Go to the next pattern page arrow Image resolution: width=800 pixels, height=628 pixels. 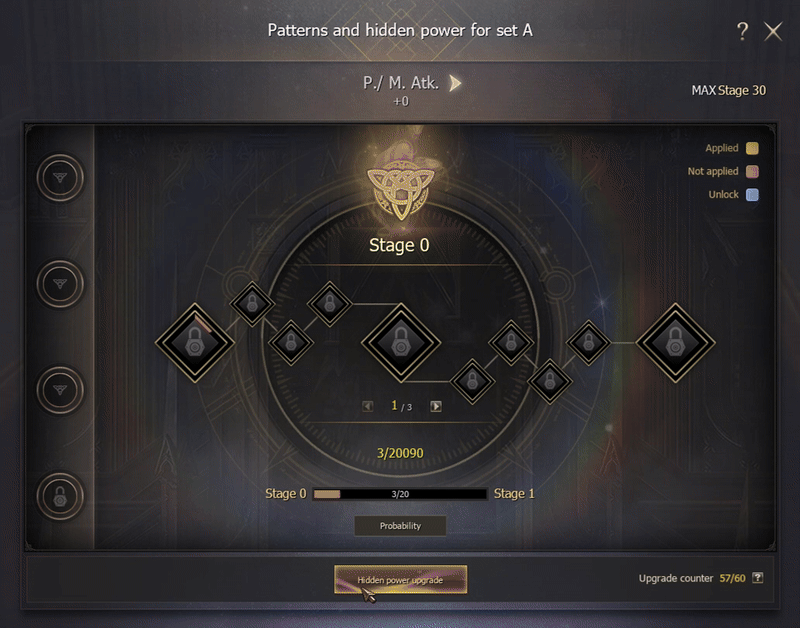click(x=436, y=406)
